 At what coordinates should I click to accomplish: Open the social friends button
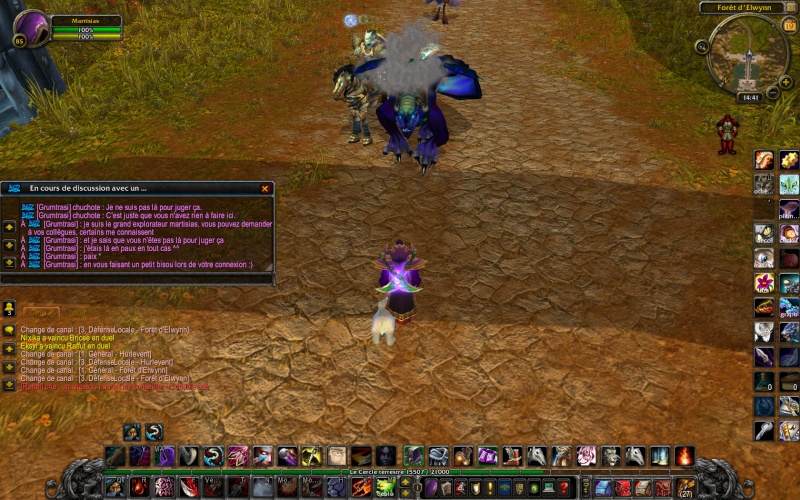pyautogui.click(x=9, y=307)
